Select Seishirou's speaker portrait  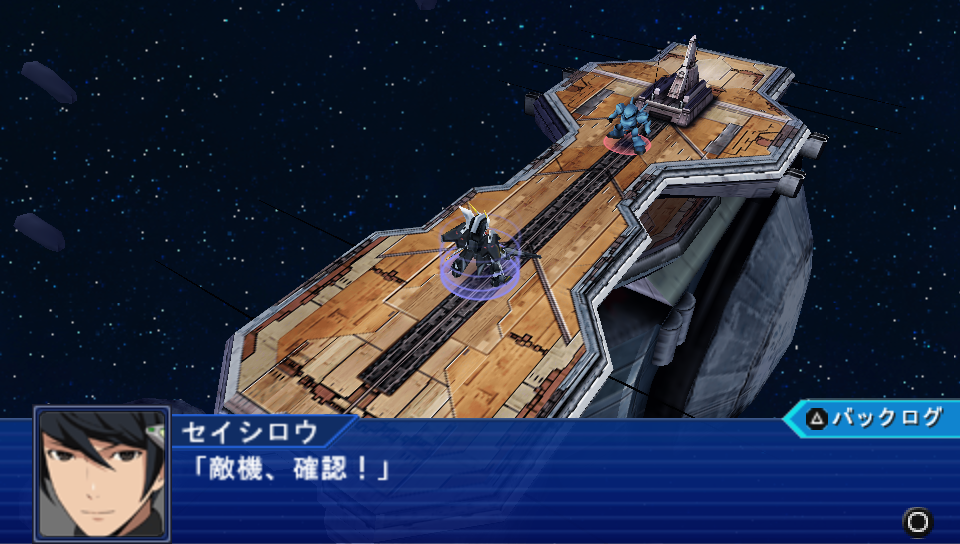(x=101, y=474)
